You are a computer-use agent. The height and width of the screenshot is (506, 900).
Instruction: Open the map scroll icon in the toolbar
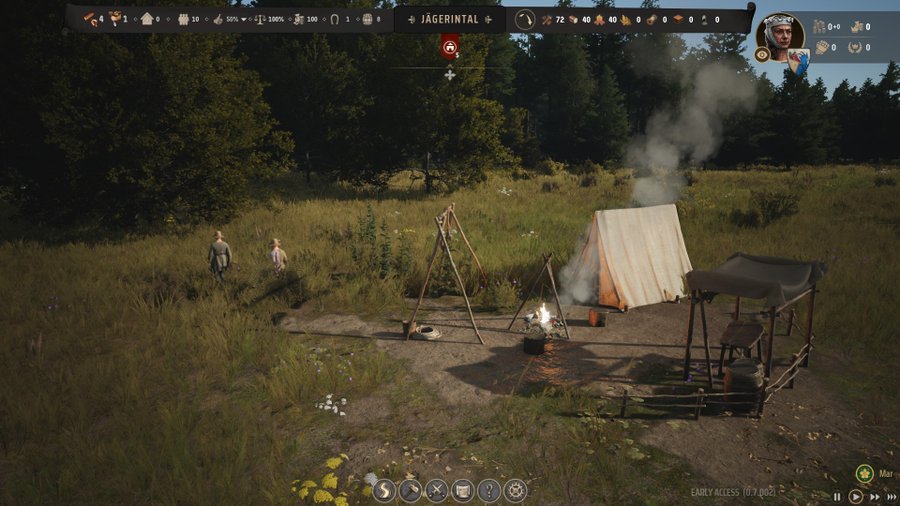click(463, 490)
